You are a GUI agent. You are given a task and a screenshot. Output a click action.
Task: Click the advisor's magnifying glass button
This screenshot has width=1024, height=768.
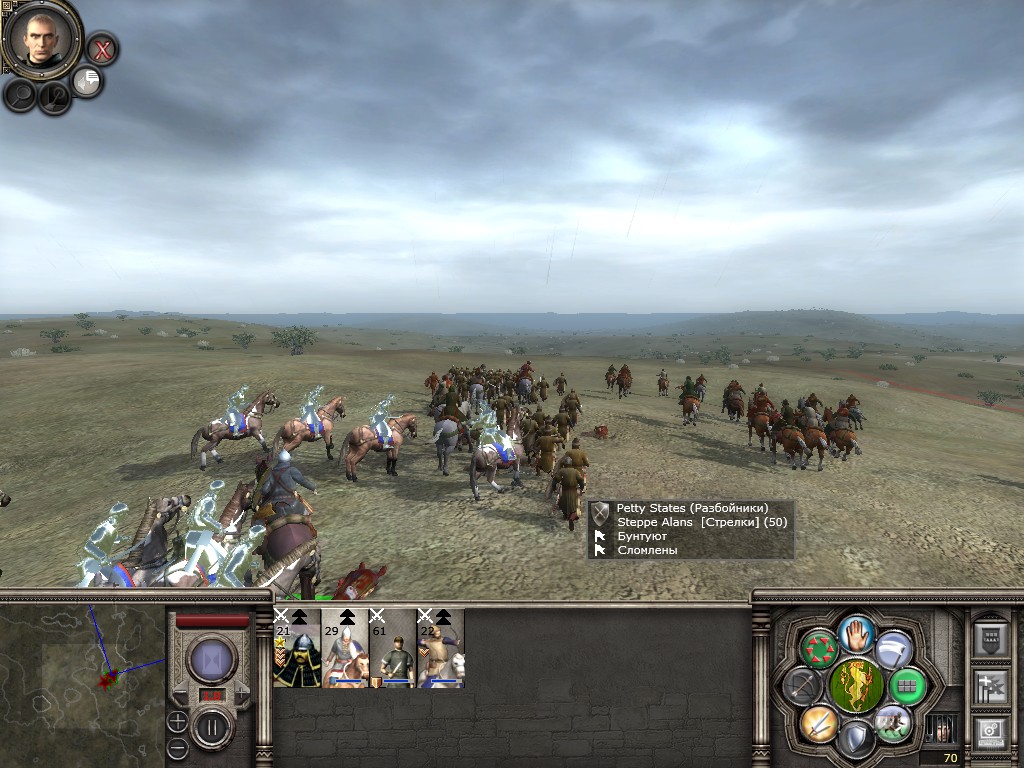(20, 95)
